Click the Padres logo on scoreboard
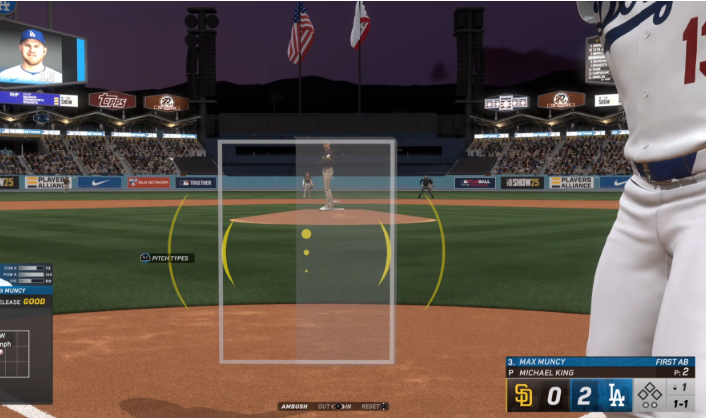 pyautogui.click(x=524, y=395)
